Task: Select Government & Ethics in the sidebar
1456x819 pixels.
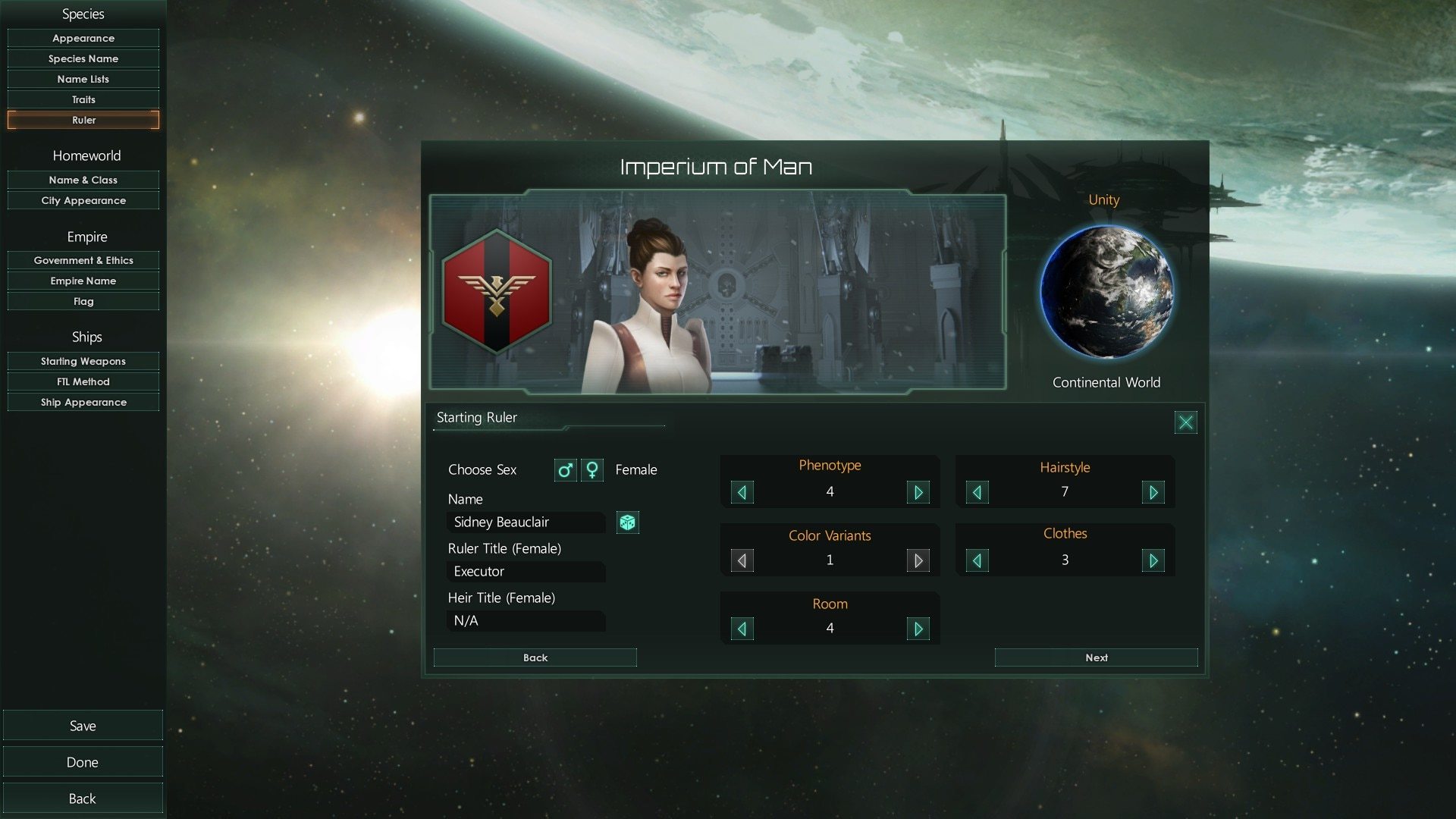Action: (x=83, y=260)
